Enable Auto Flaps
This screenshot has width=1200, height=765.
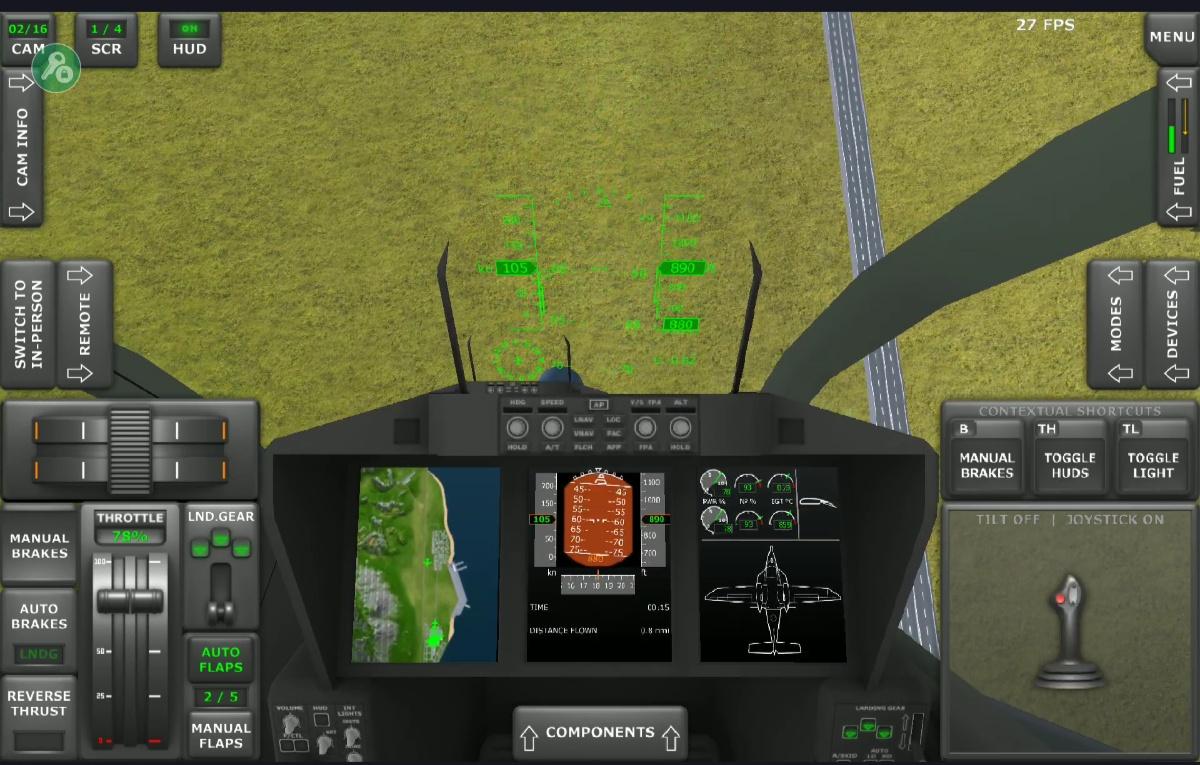(221, 659)
